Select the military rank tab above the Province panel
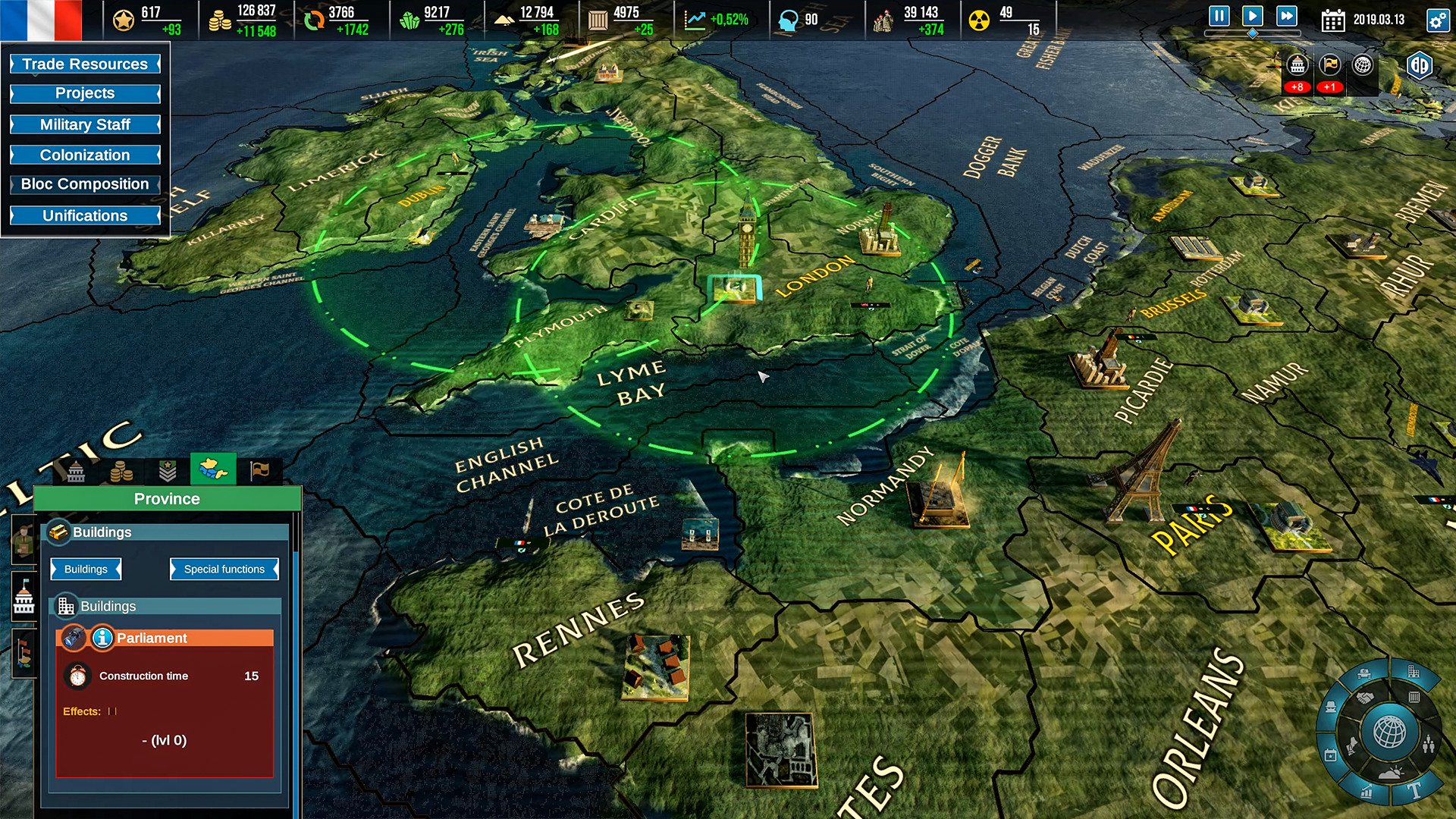 pyautogui.click(x=168, y=470)
